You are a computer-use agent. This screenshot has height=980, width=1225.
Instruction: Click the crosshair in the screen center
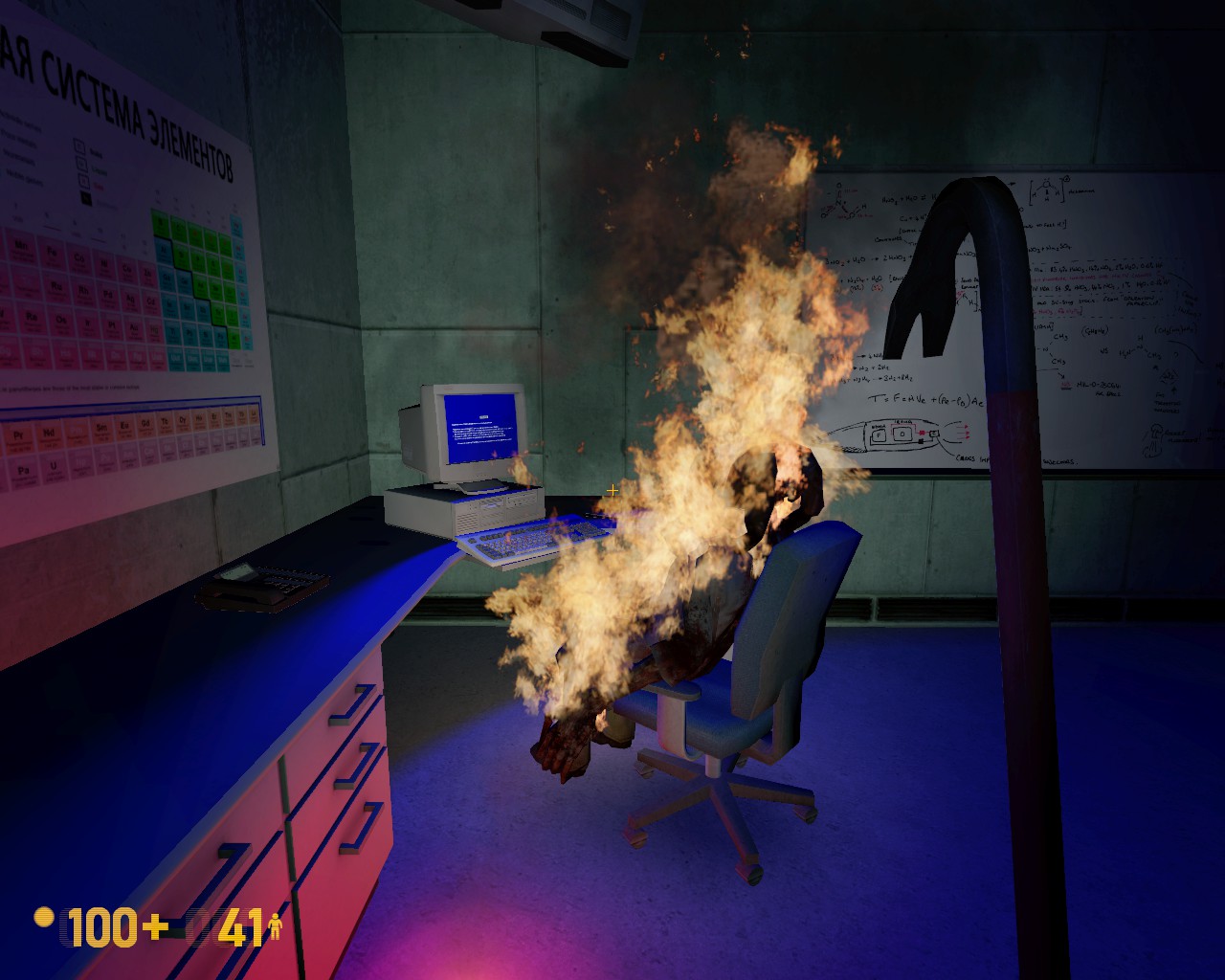(612, 491)
